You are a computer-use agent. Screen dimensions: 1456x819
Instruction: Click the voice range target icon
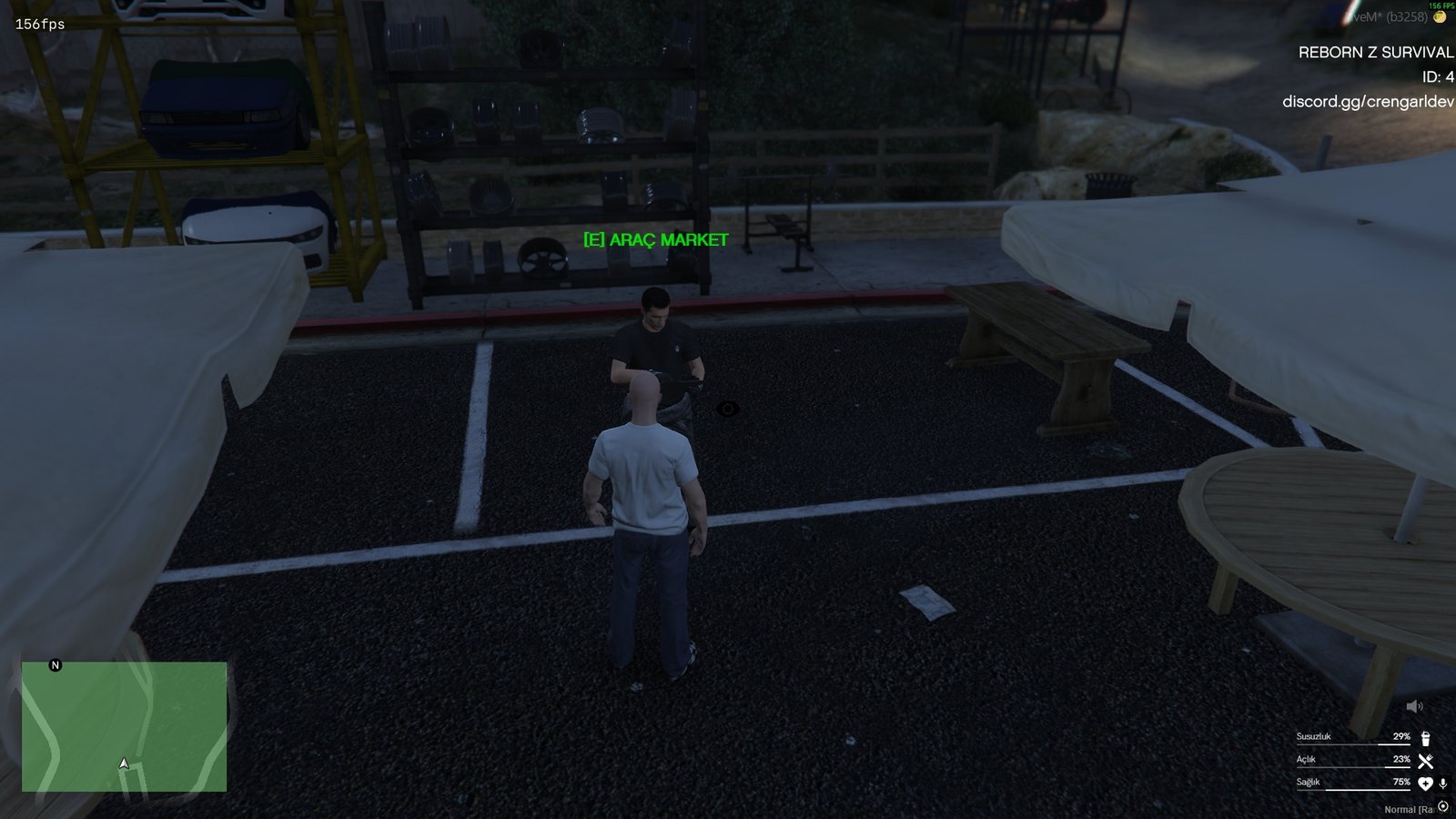[x=1443, y=806]
